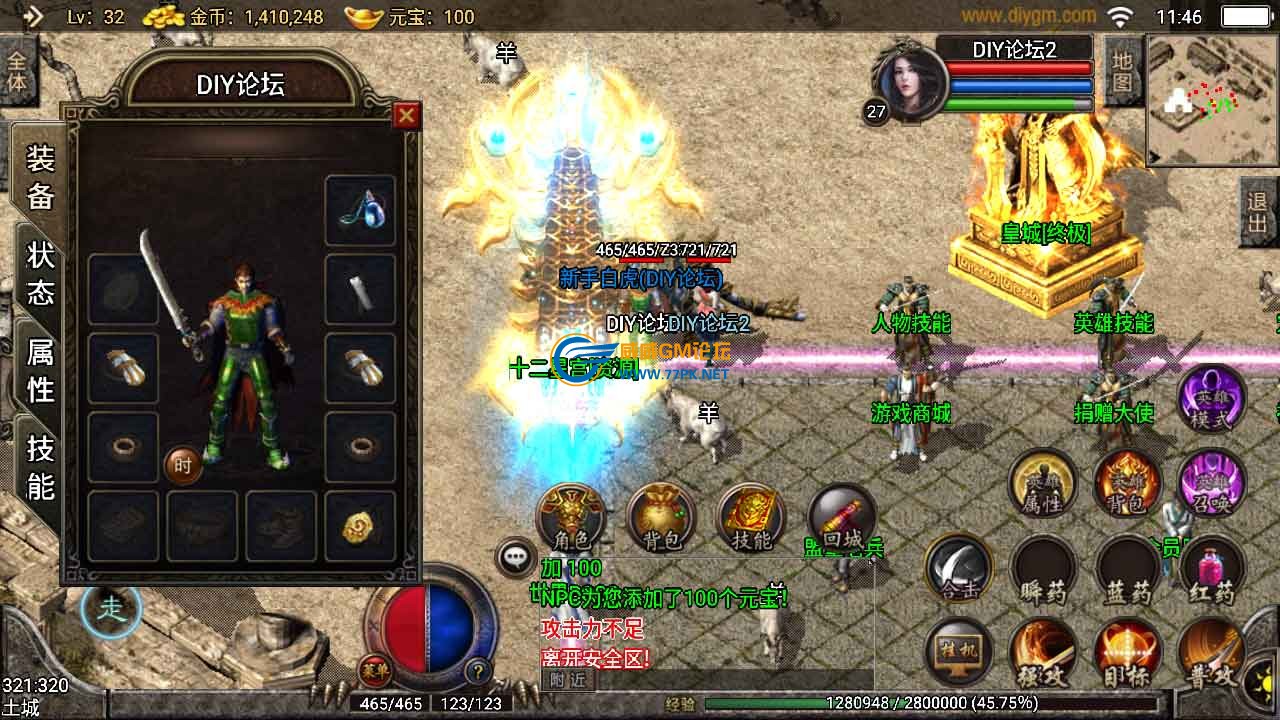1280x720 pixels.
Task: Exit the game with 退出
Action: point(1258,212)
